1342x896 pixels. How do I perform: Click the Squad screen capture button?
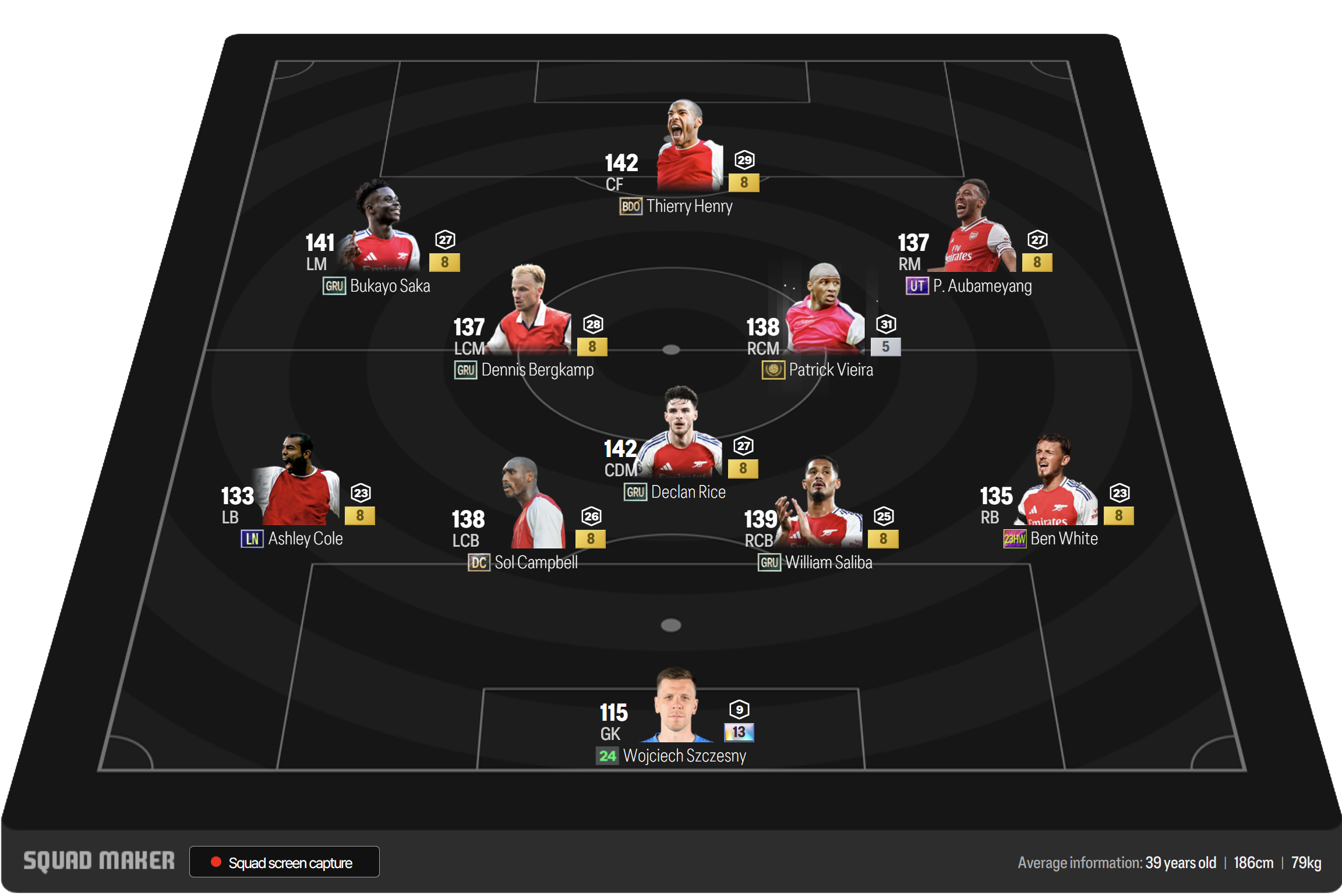[x=284, y=862]
